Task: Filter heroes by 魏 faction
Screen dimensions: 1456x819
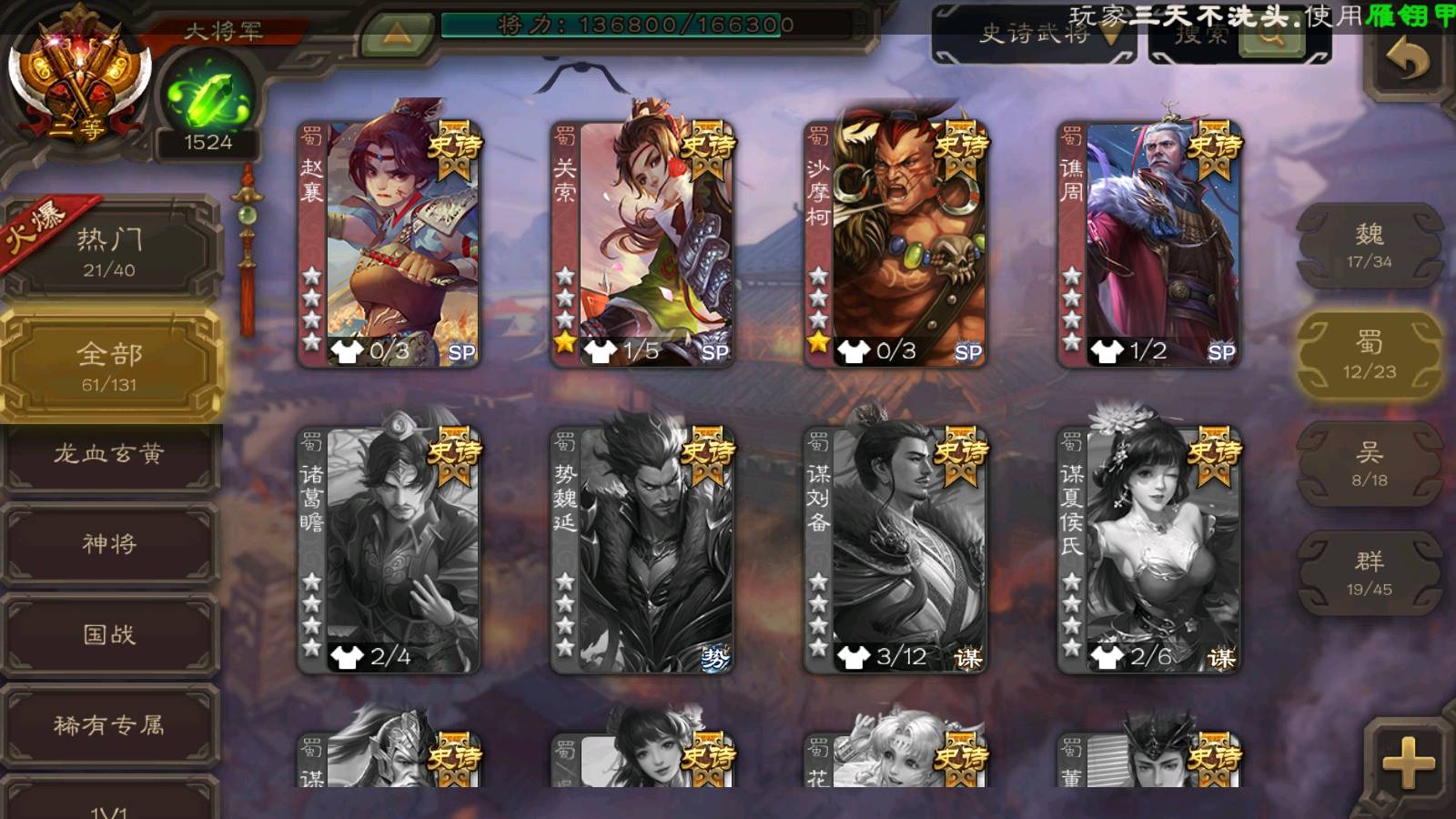Action: pos(1369,245)
